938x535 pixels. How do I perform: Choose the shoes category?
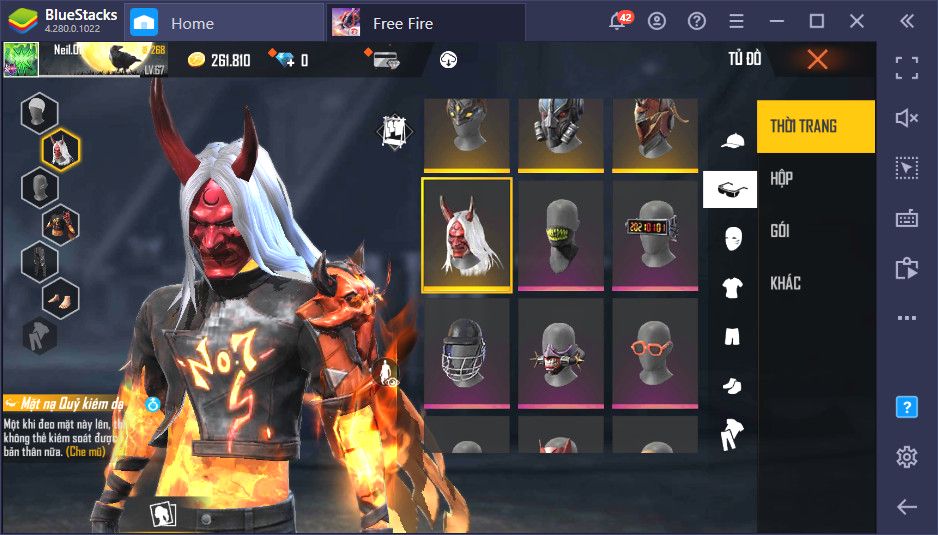click(731, 385)
